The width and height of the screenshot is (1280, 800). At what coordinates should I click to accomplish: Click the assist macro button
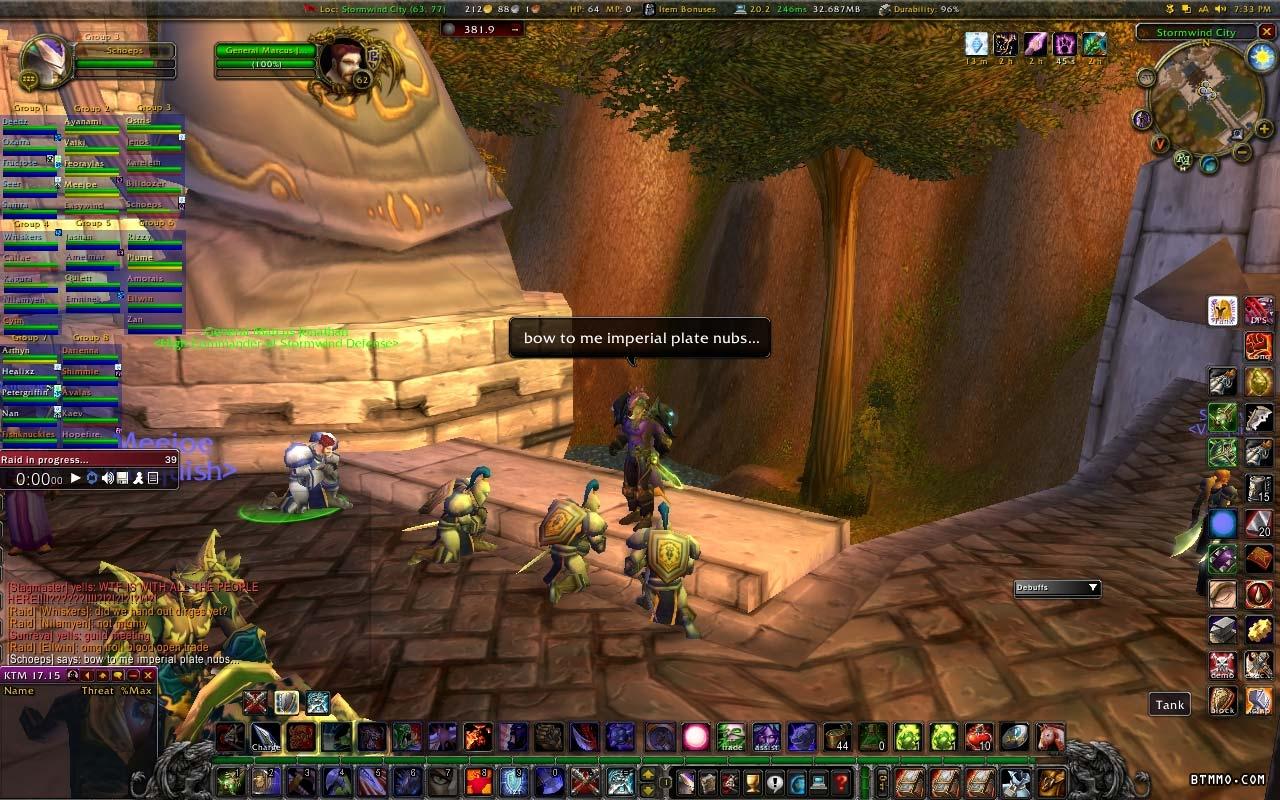point(766,738)
